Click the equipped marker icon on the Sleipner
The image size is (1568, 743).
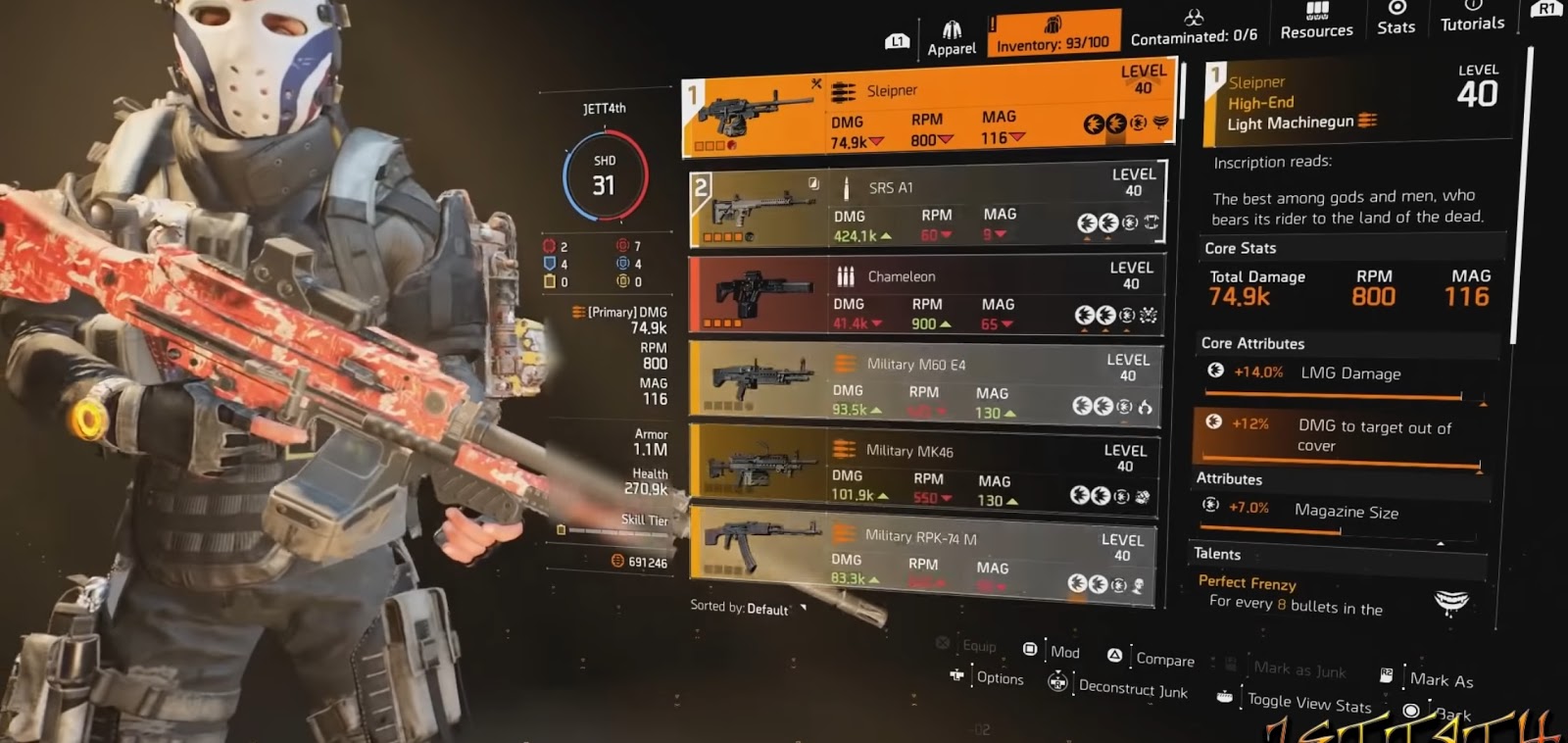point(815,84)
